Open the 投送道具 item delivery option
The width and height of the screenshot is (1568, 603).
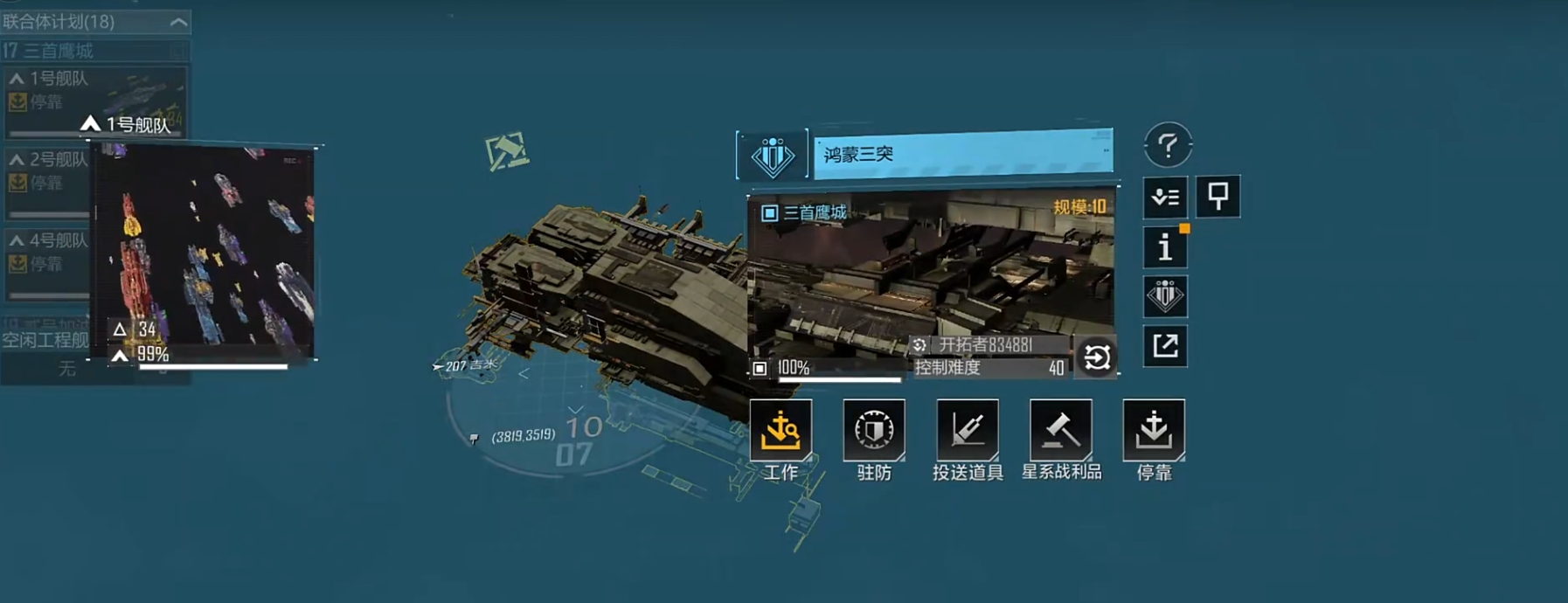(967, 430)
